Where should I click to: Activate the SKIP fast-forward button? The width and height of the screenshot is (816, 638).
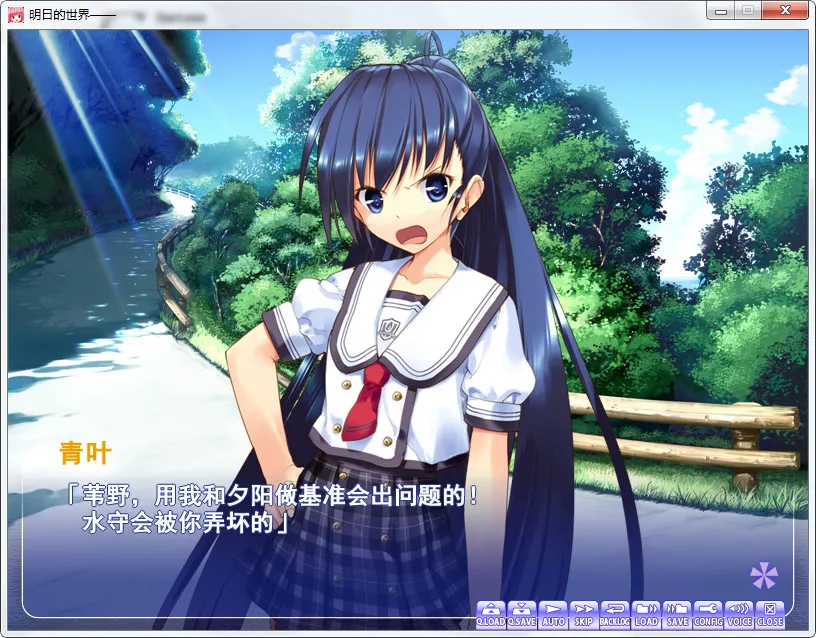[x=584, y=614]
